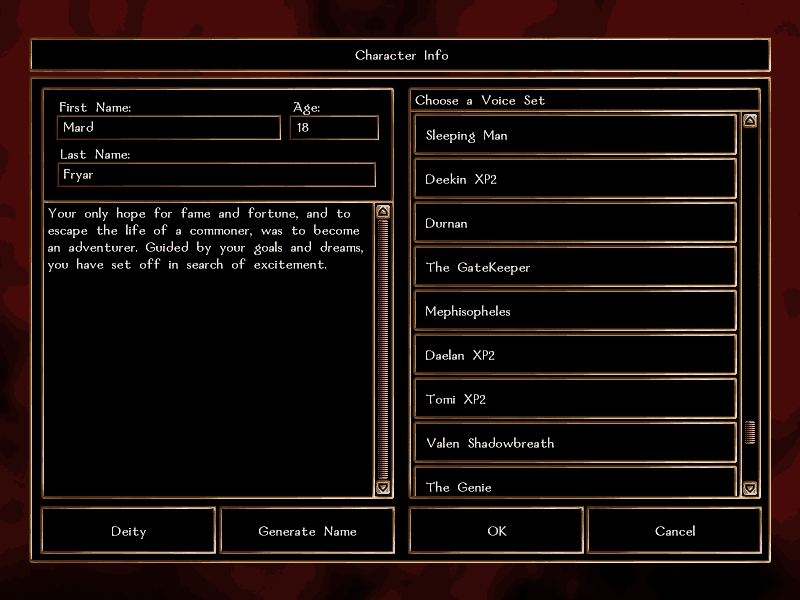The image size is (800, 600).
Task: Choose The GateKeeper voice set
Action: tap(575, 267)
